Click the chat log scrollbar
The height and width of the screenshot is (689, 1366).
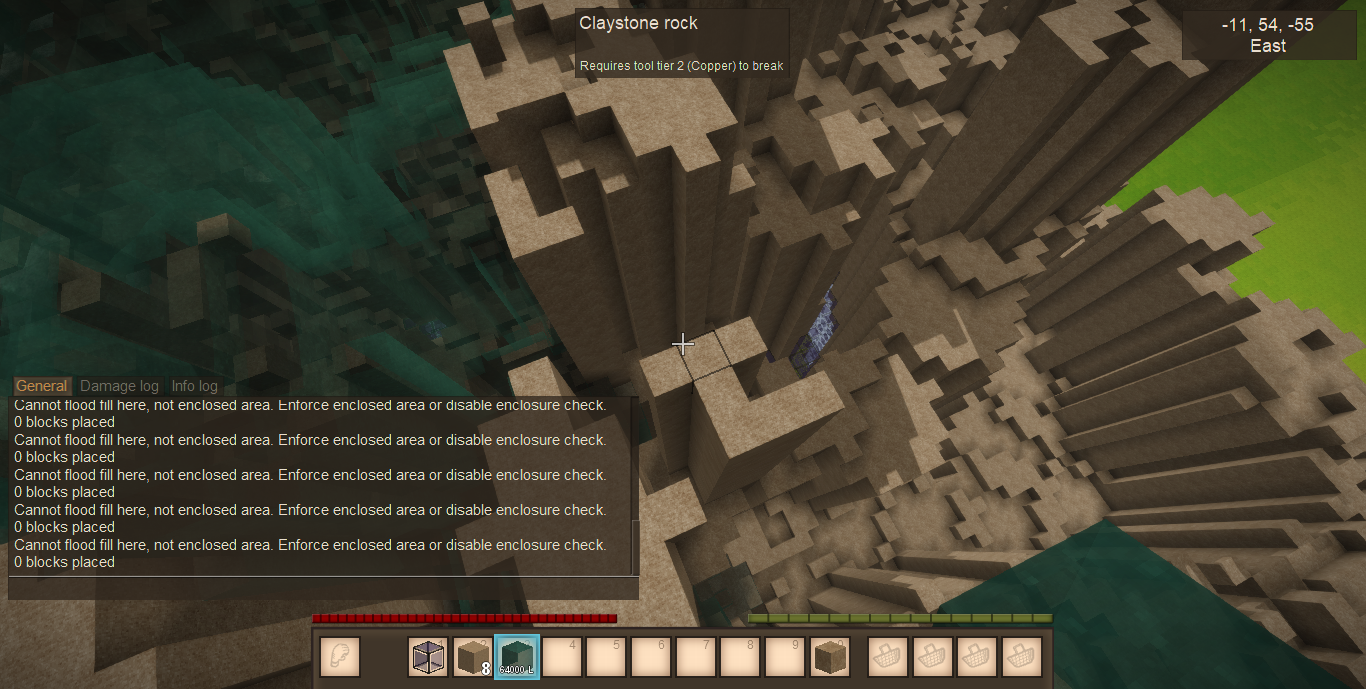(634, 546)
